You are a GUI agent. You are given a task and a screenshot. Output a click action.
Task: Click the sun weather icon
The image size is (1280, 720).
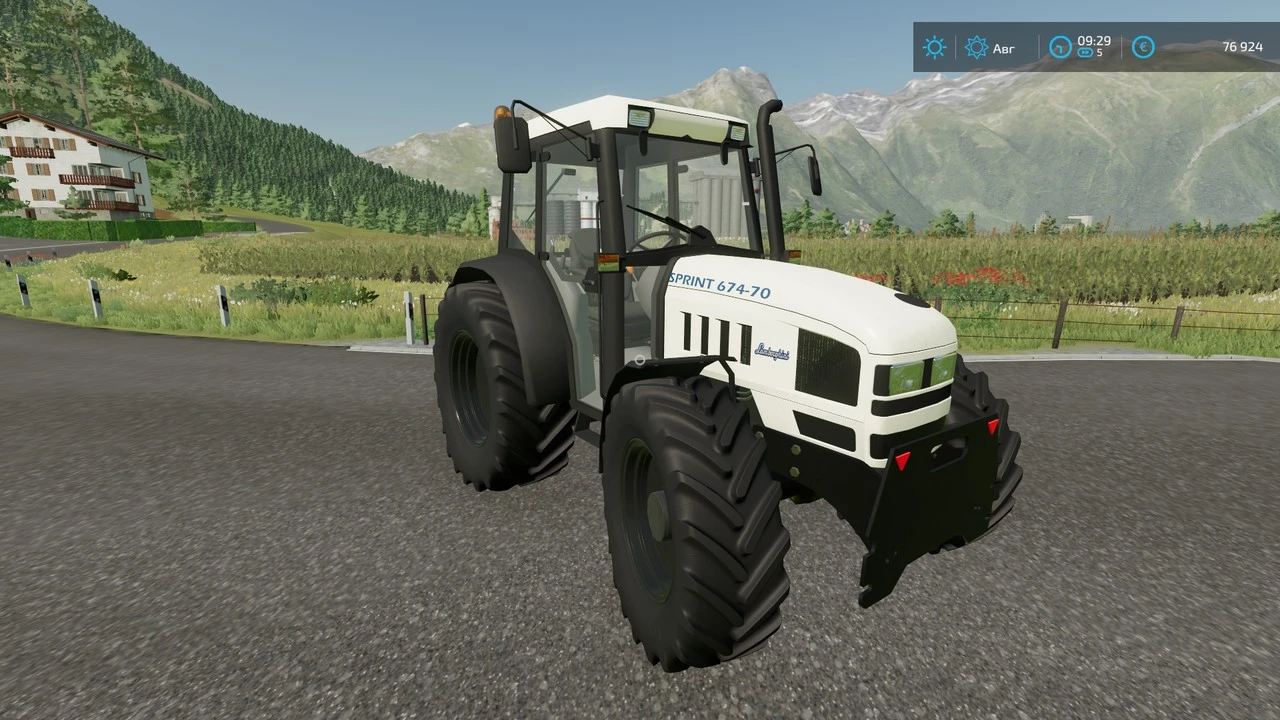pos(934,47)
